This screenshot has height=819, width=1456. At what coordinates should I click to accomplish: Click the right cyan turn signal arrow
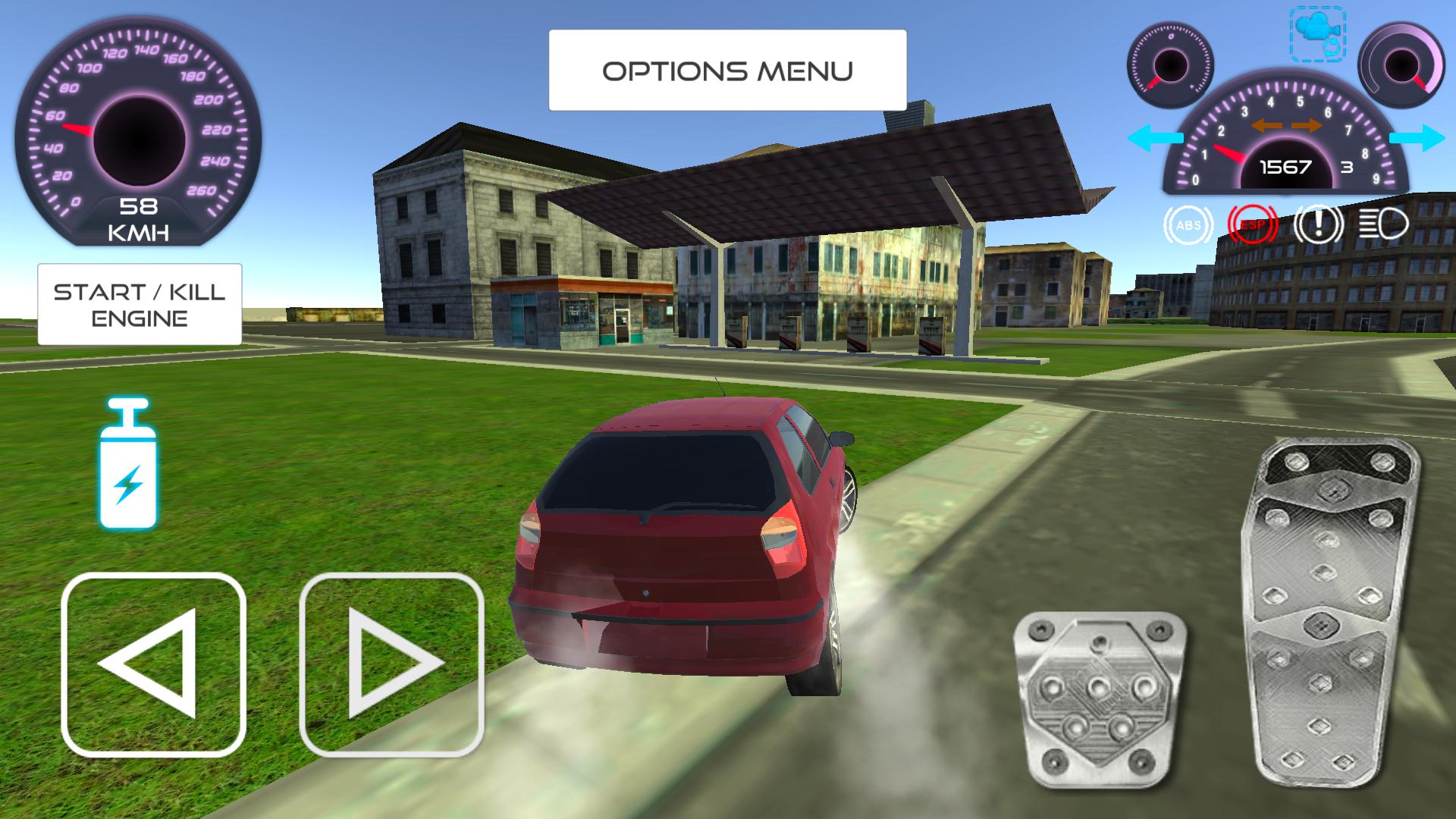coord(1417,138)
